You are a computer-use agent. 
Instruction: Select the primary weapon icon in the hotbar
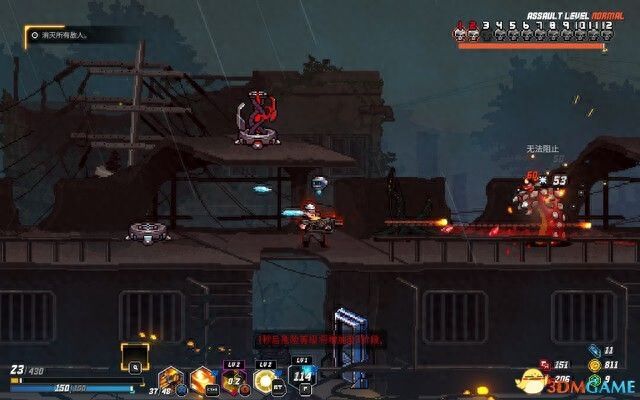coord(172,380)
